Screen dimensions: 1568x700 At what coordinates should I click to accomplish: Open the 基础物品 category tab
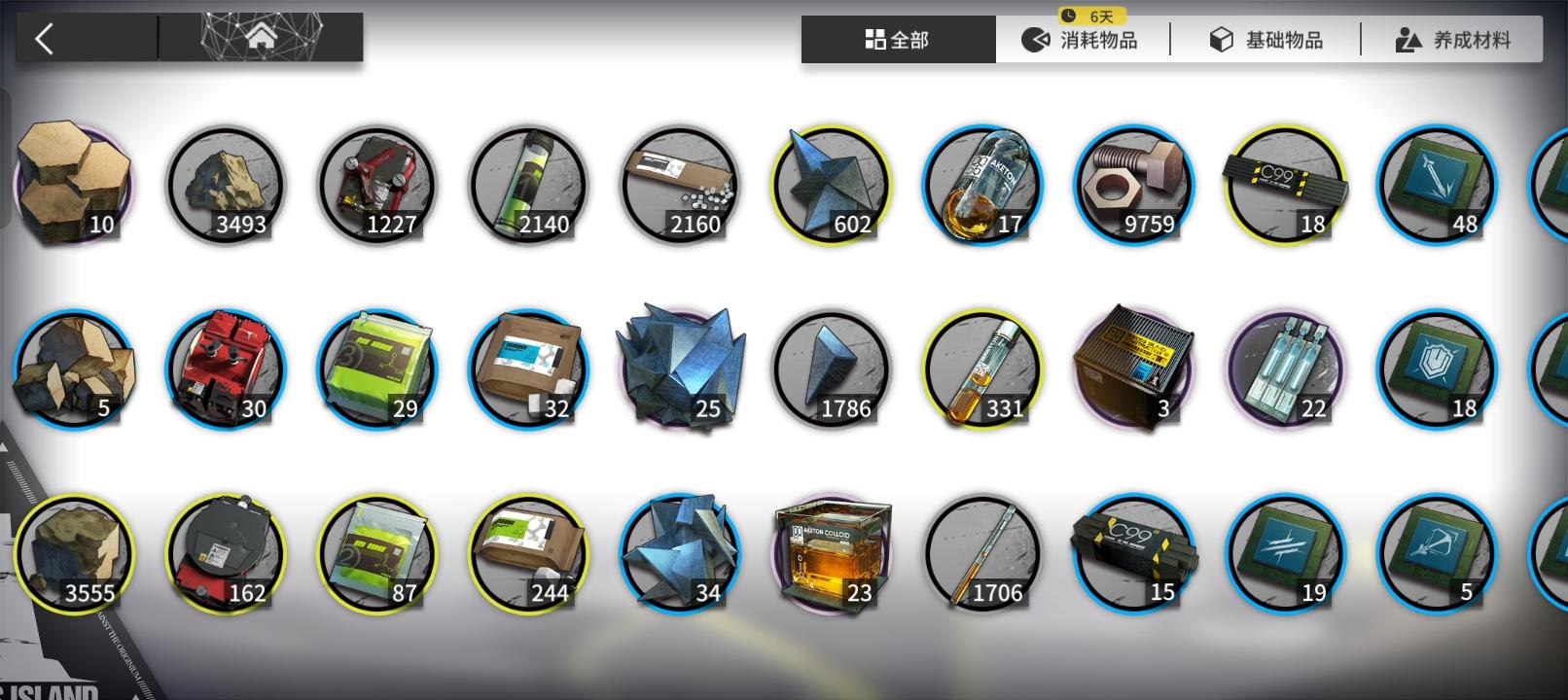[x=1266, y=40]
